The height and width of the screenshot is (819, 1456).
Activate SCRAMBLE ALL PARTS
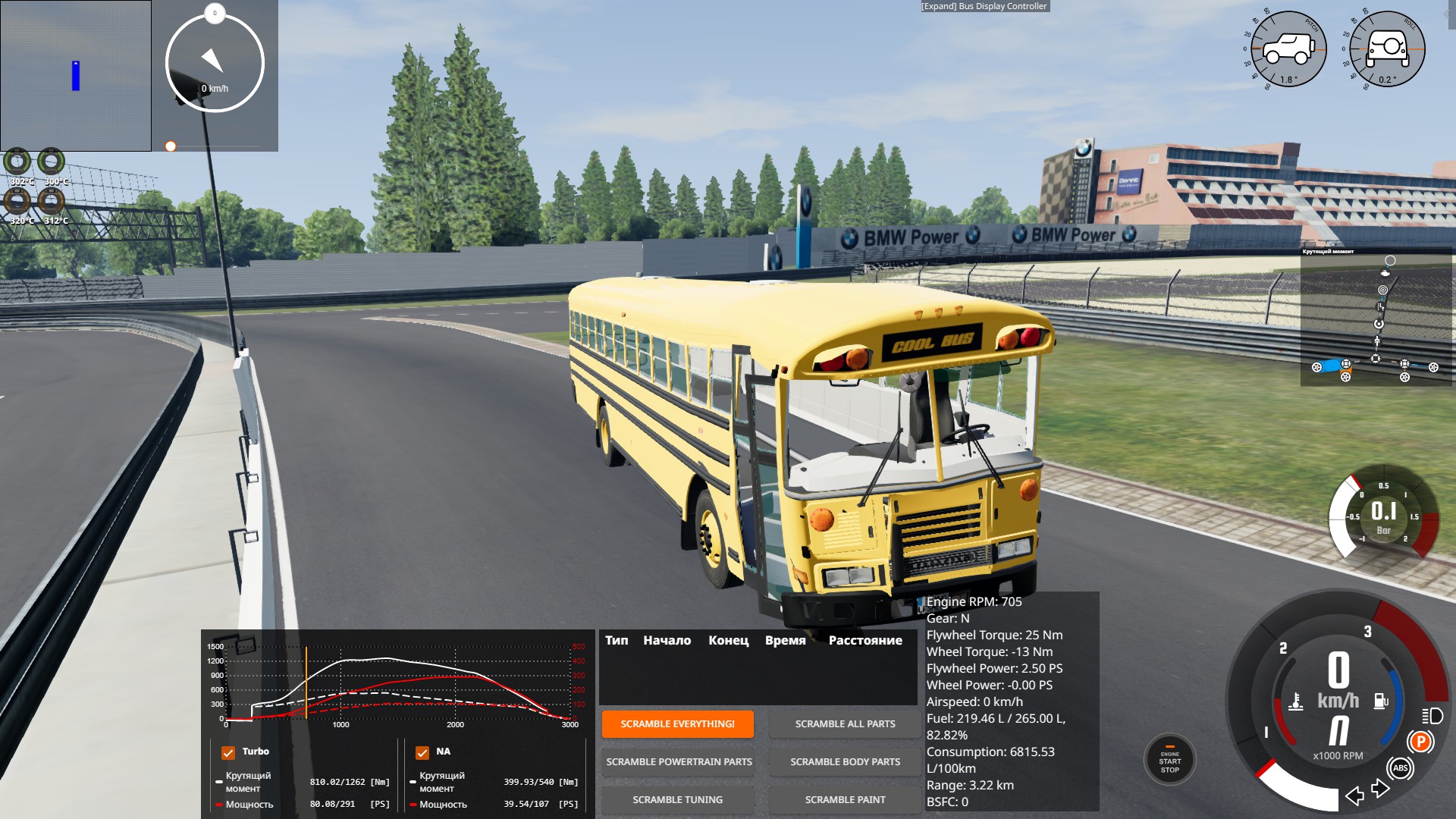coord(845,724)
